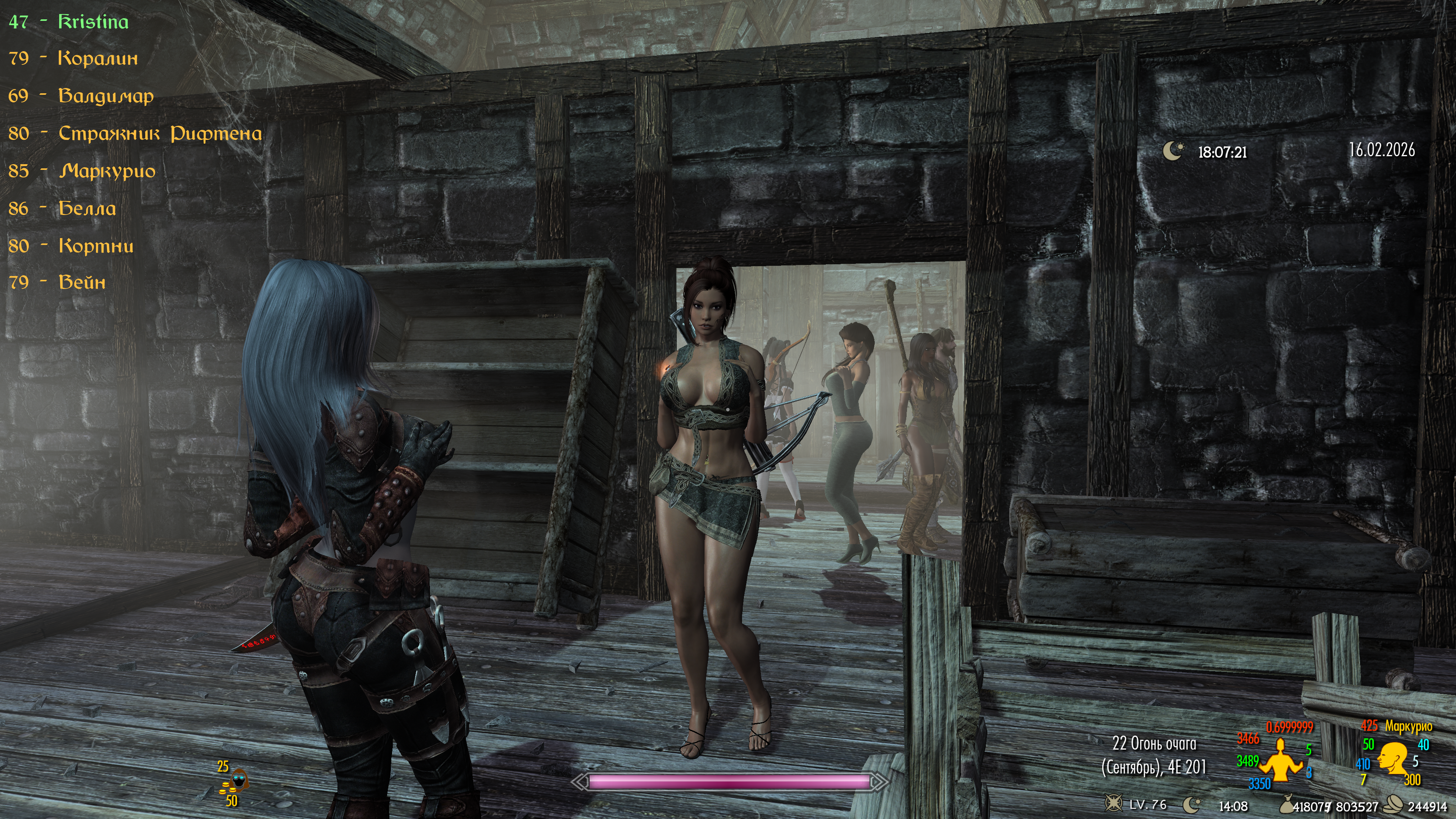Viewport: 1456px width, 819px height.
Task: Select Kristina in the follower list
Action: 93,22
